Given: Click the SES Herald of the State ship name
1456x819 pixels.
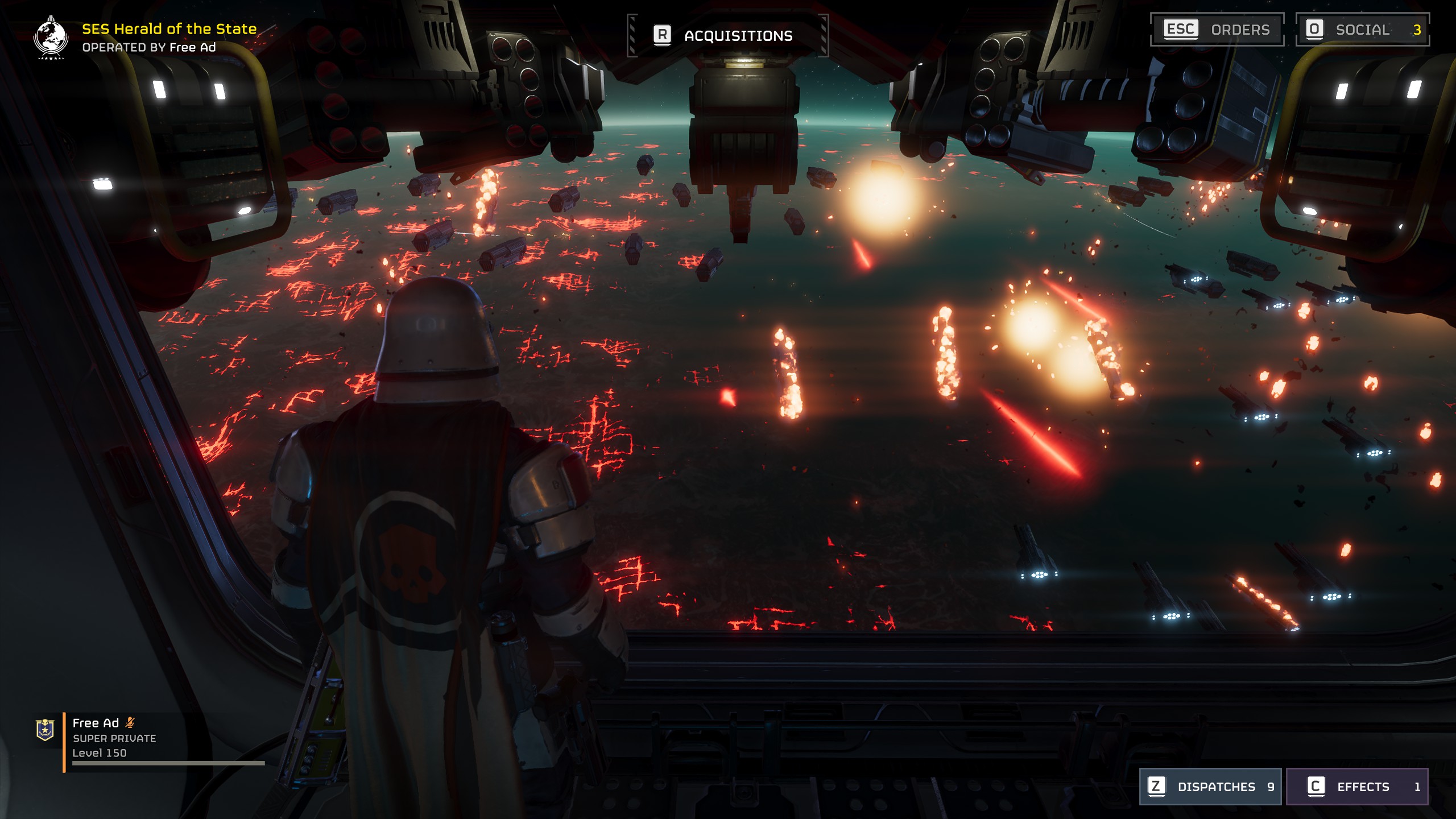Looking at the screenshot, I should [169, 28].
